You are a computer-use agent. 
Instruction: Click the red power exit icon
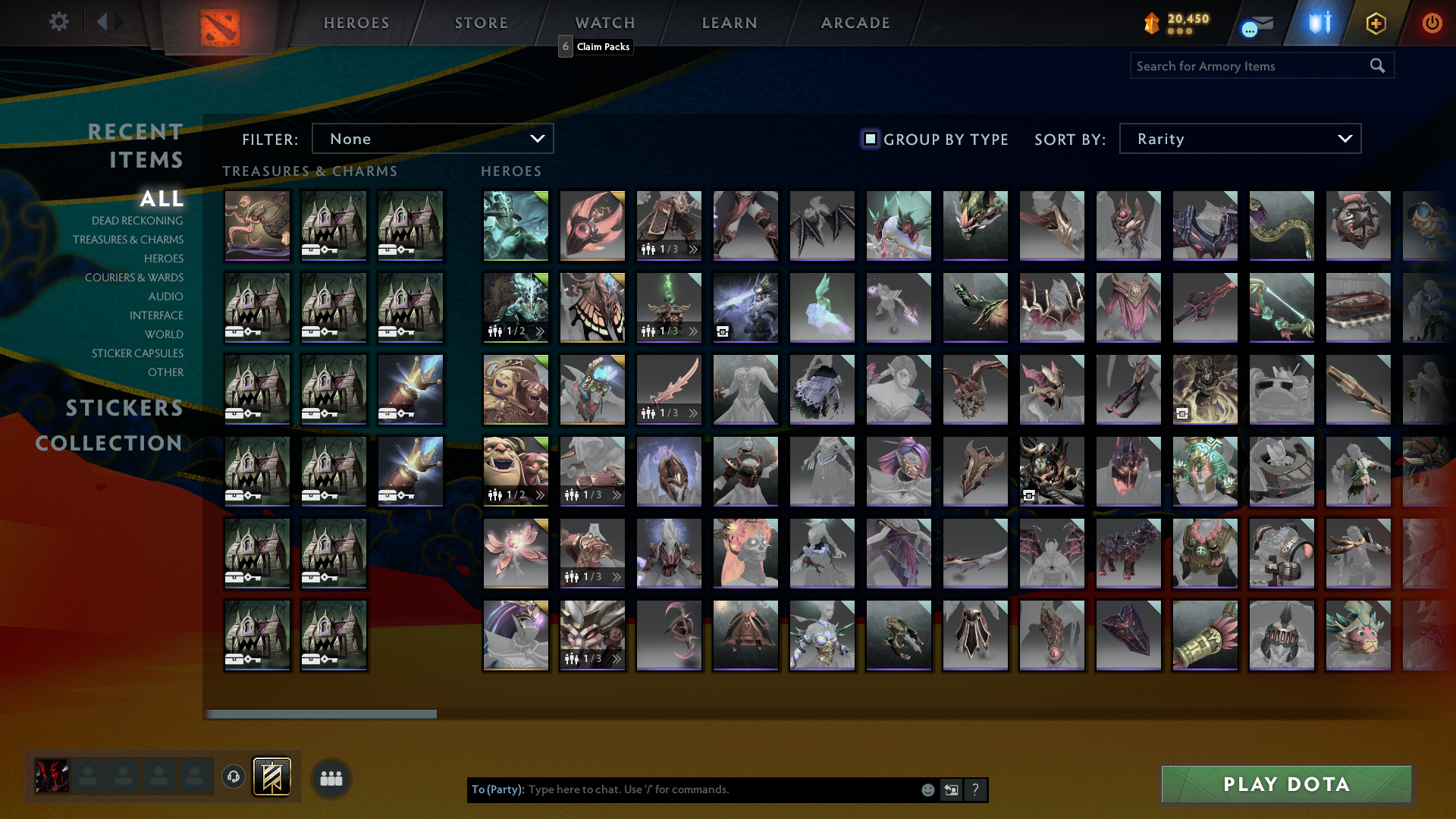(1432, 23)
